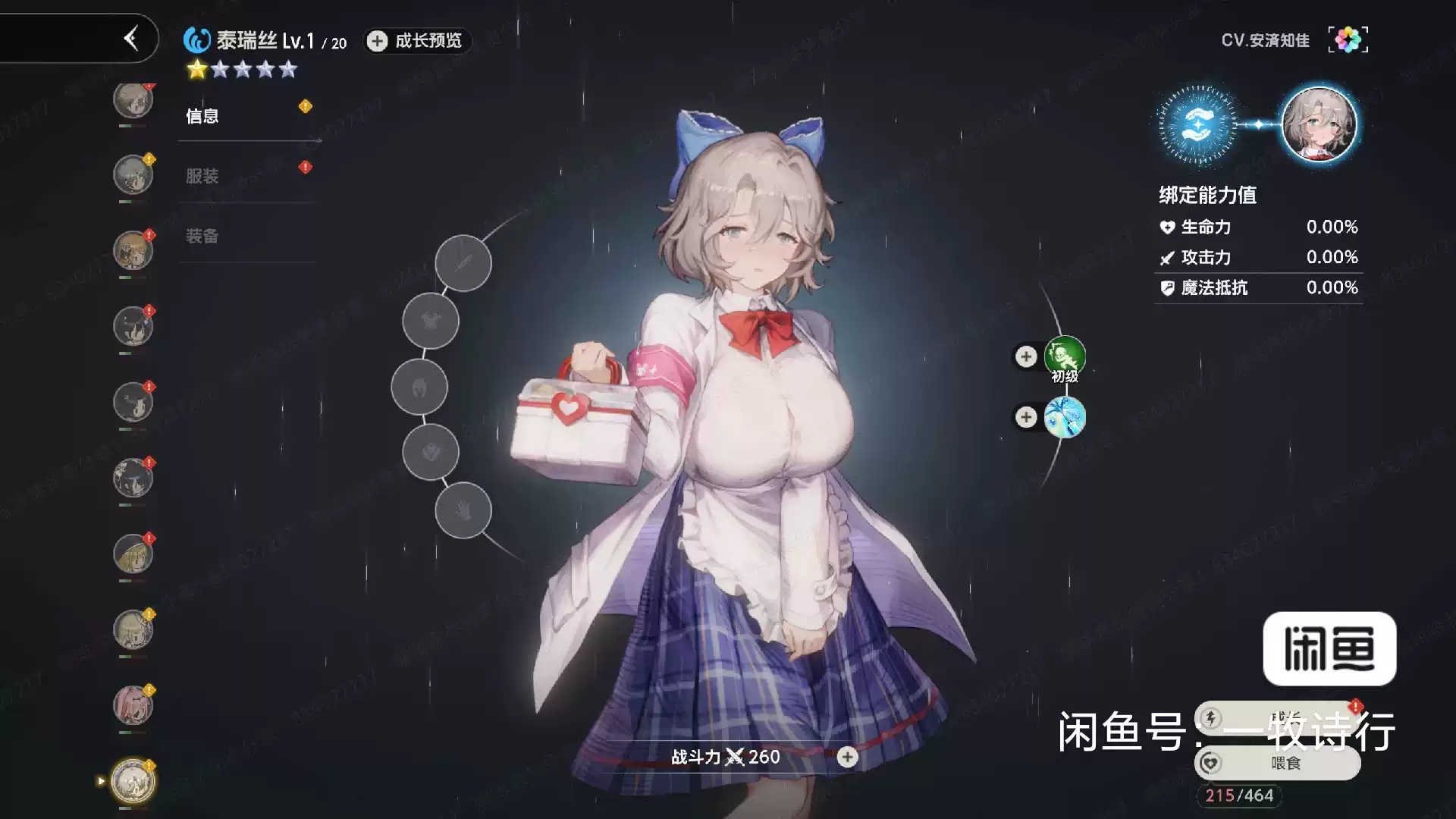Select the bottom highlighted character thumbnail

click(133, 779)
